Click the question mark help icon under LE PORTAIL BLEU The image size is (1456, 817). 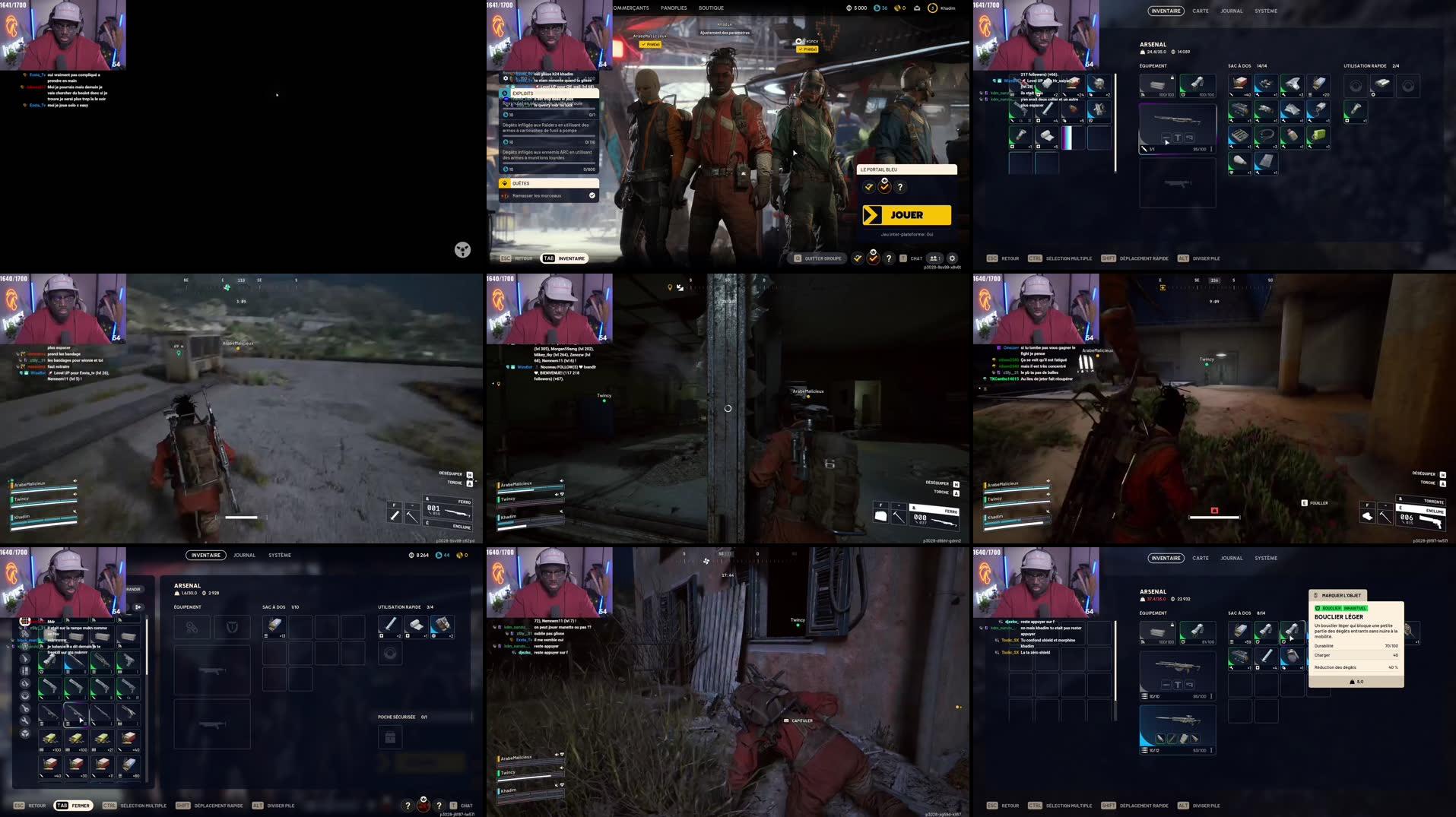pos(900,187)
